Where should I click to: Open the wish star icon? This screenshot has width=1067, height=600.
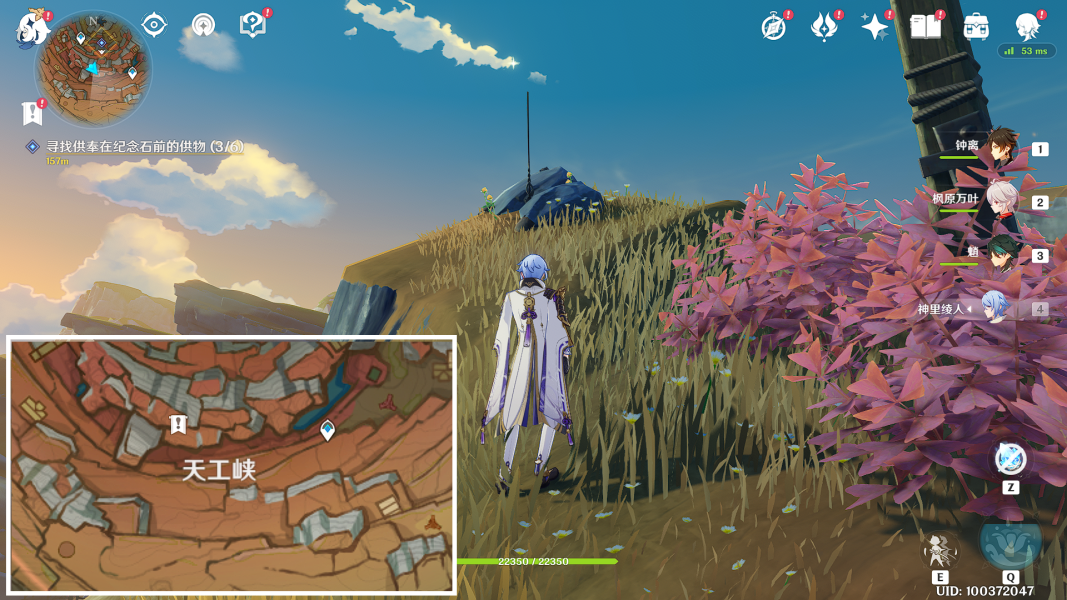coord(875,27)
